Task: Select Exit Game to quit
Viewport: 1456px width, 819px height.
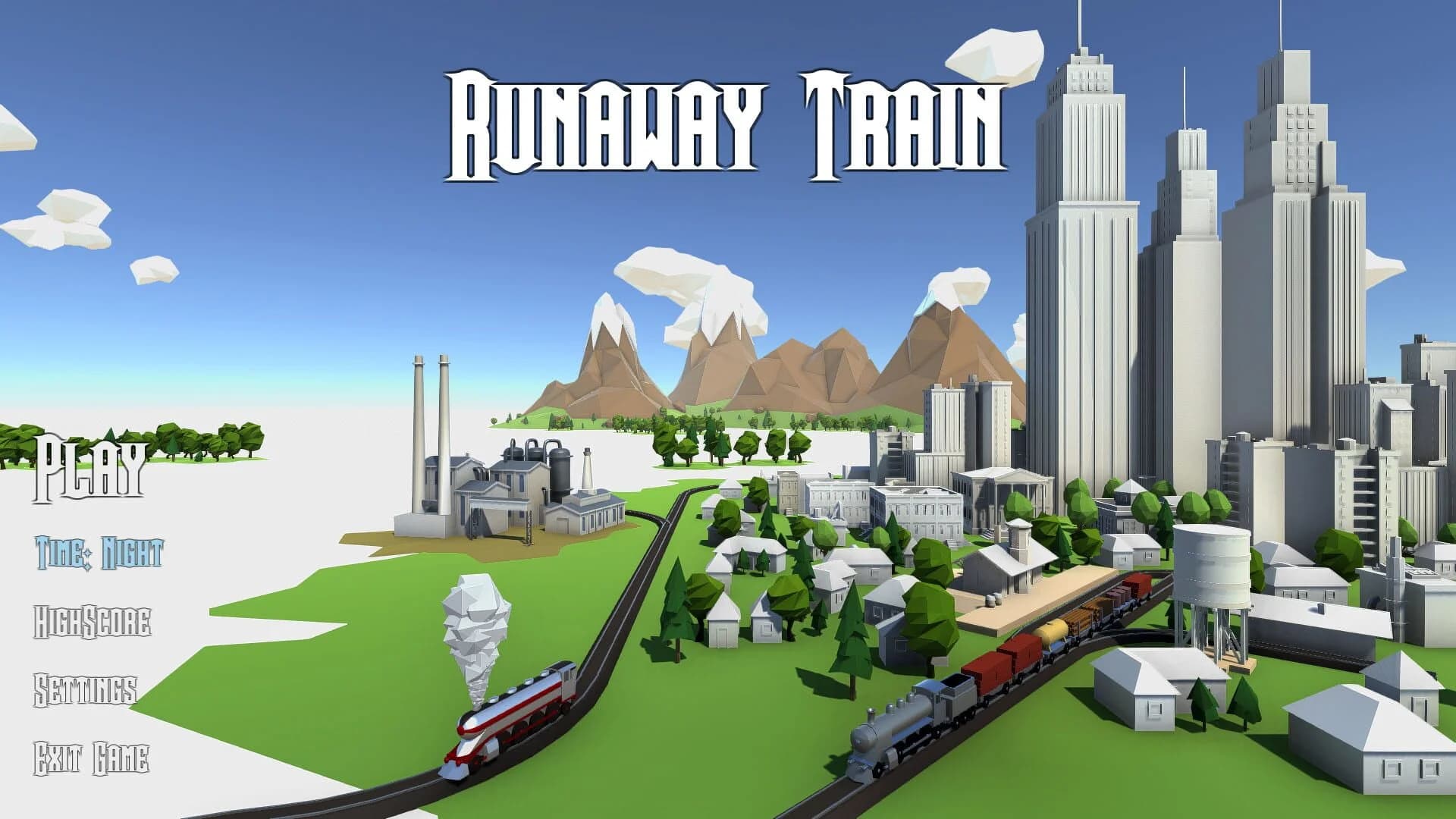Action: tap(91, 758)
